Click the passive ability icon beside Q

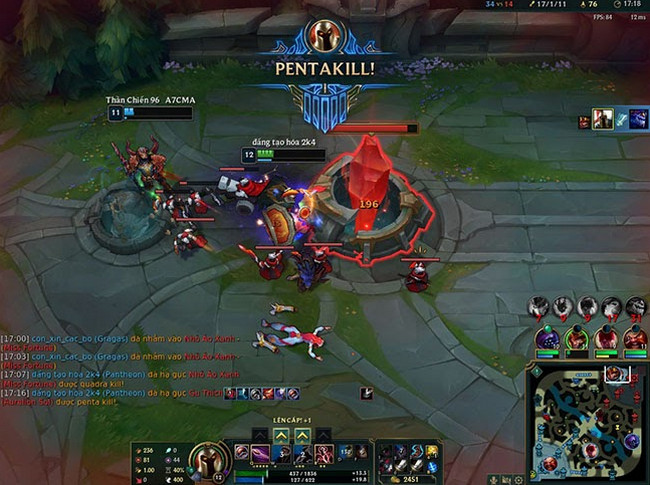pos(240,453)
